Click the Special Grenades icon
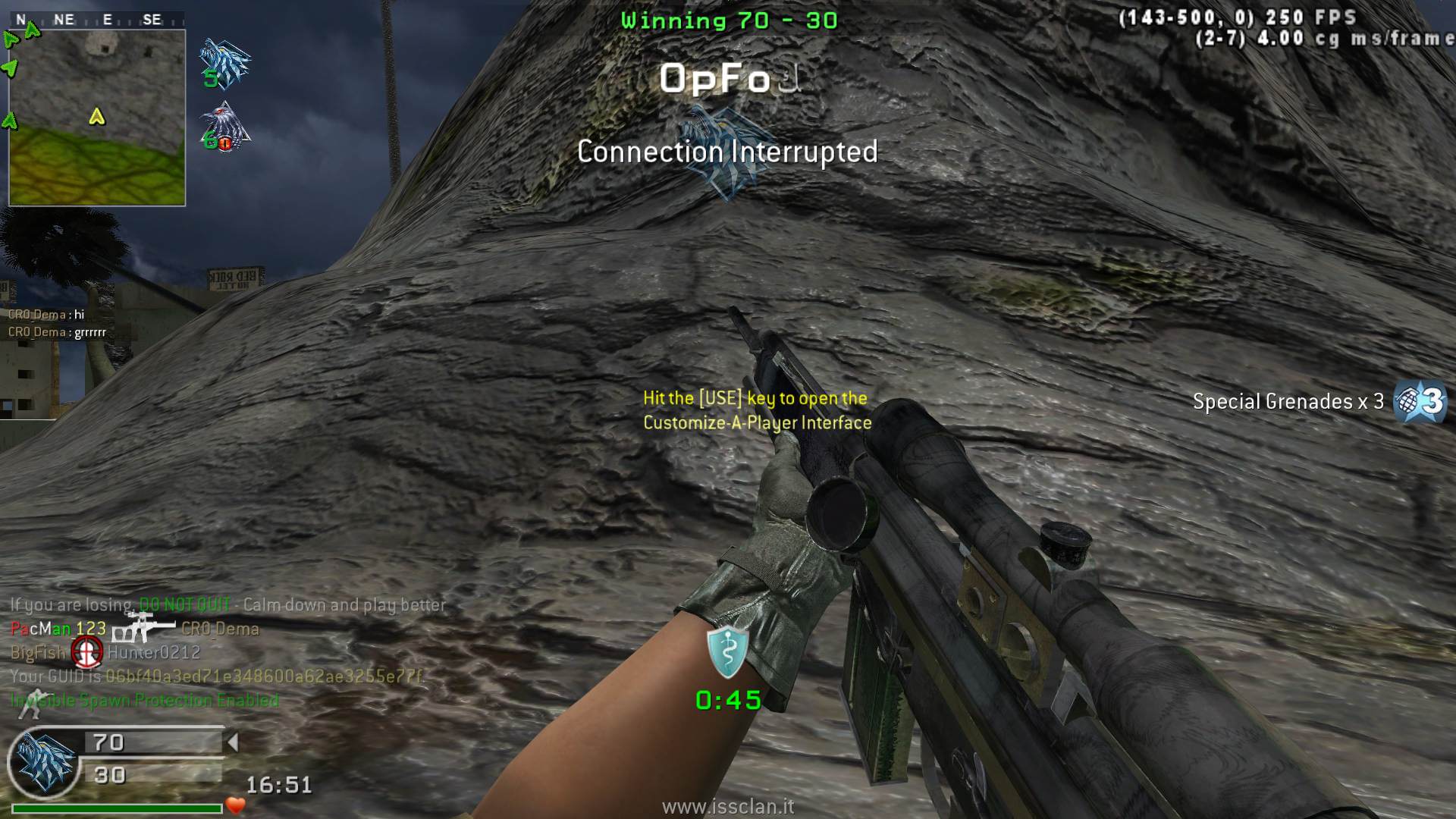The image size is (1456, 819). coord(1420,401)
